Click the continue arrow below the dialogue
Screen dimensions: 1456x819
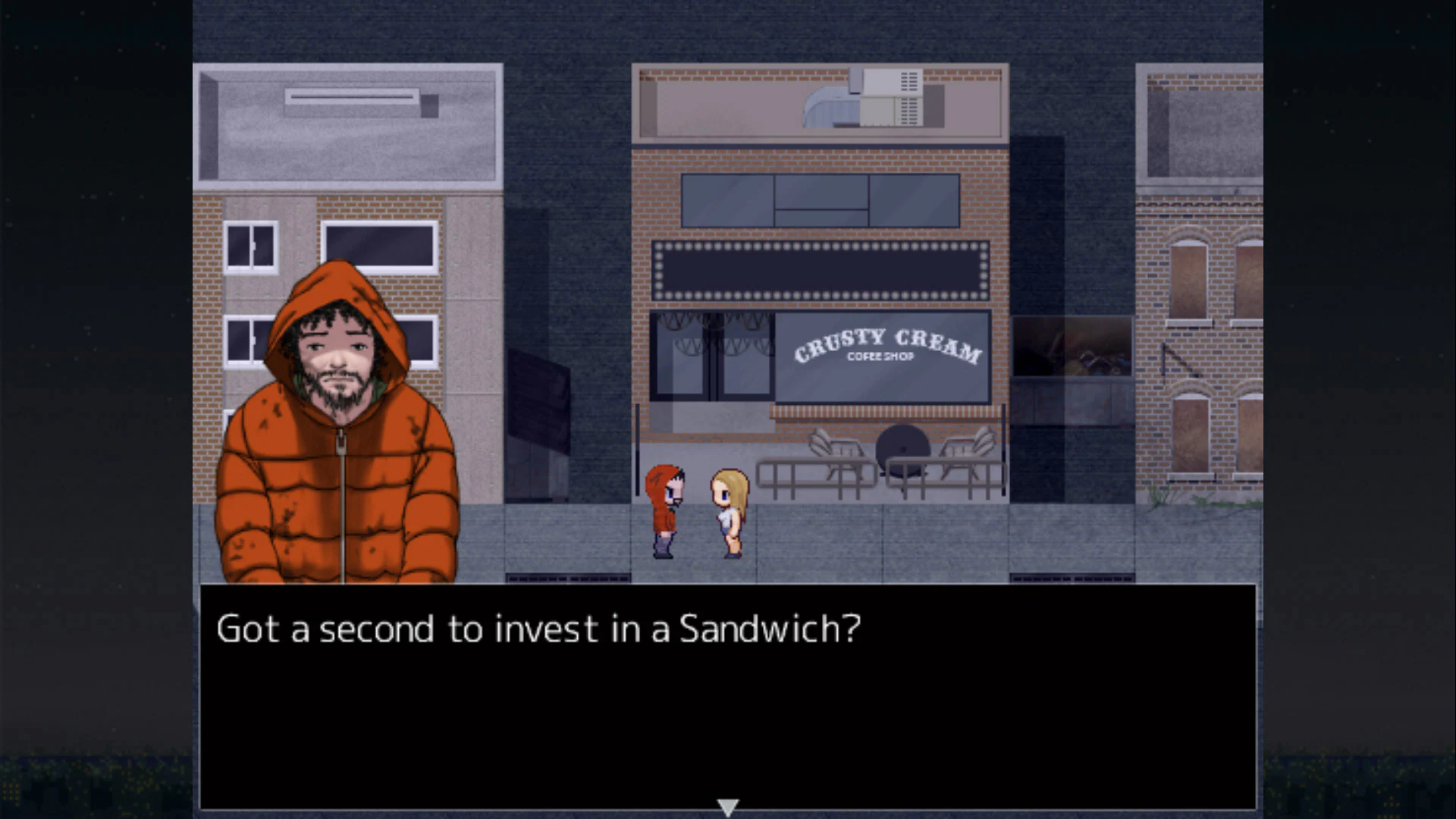pos(727,806)
